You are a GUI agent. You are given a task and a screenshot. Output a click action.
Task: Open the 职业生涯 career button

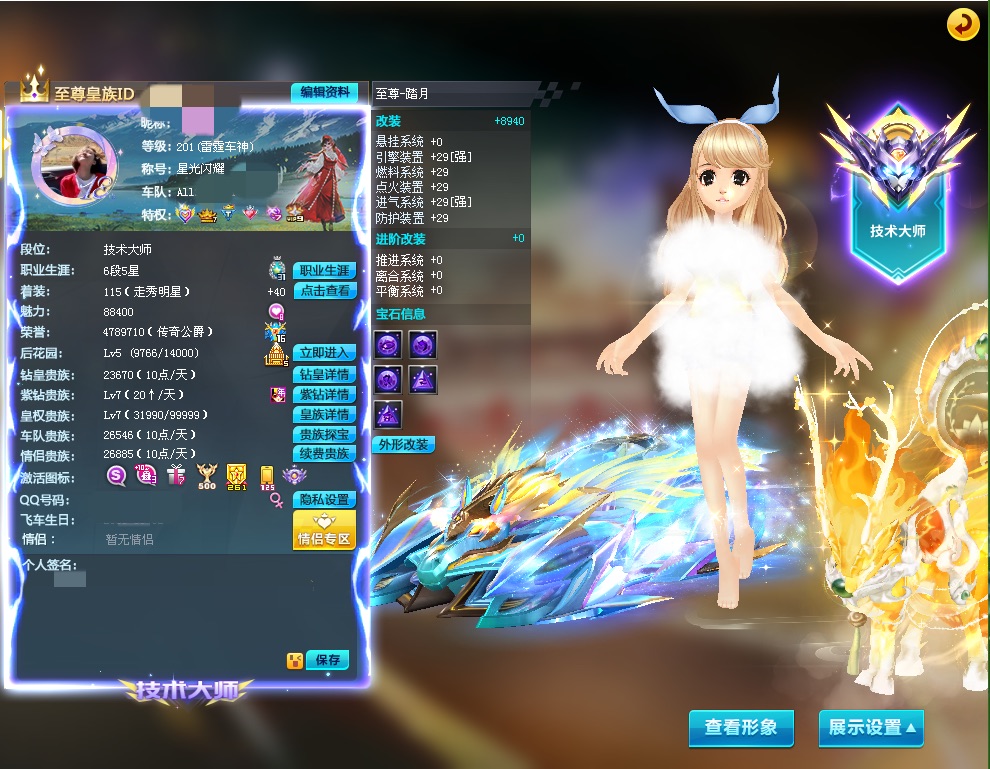[x=324, y=271]
